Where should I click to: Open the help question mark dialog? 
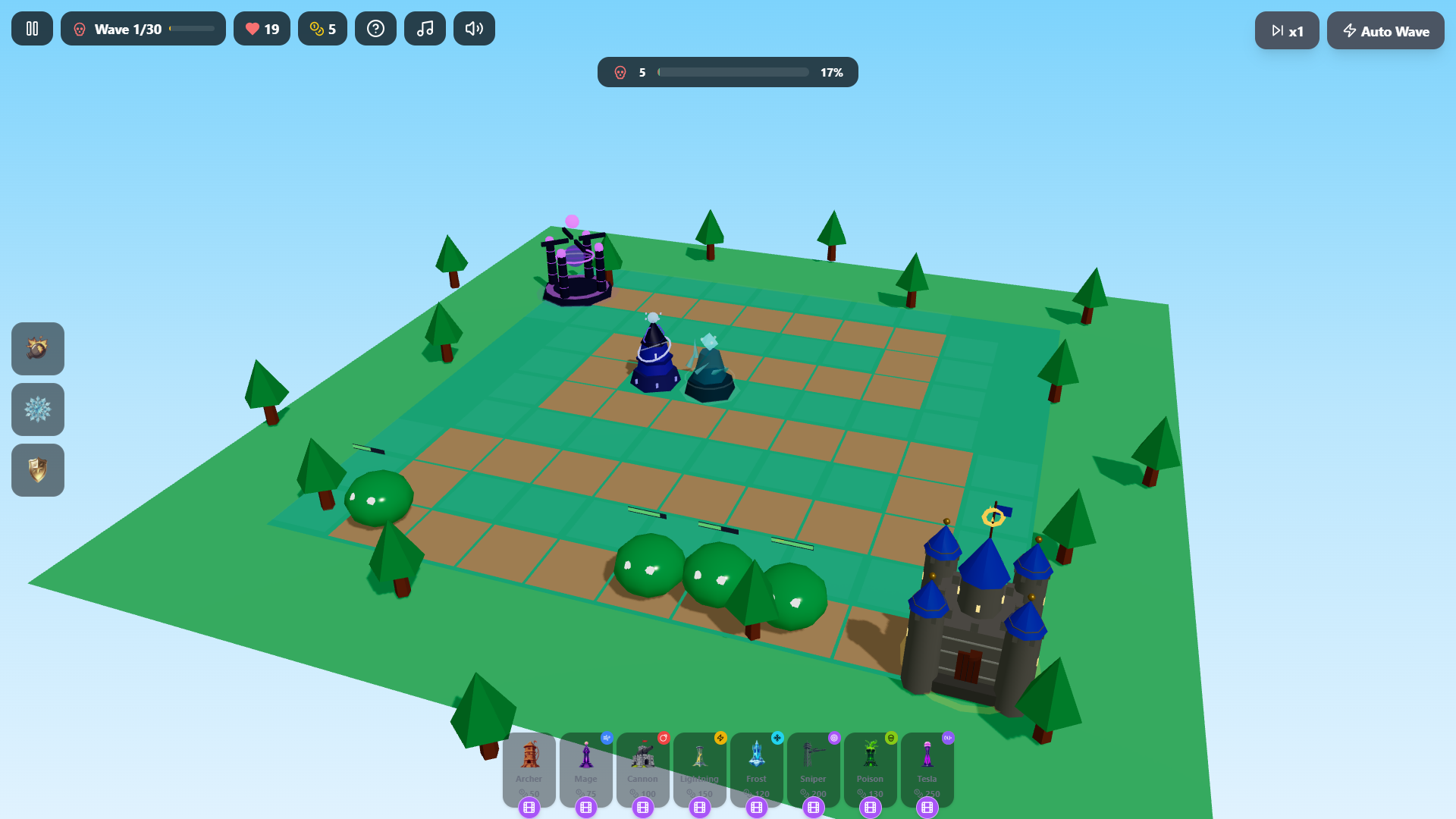375,28
